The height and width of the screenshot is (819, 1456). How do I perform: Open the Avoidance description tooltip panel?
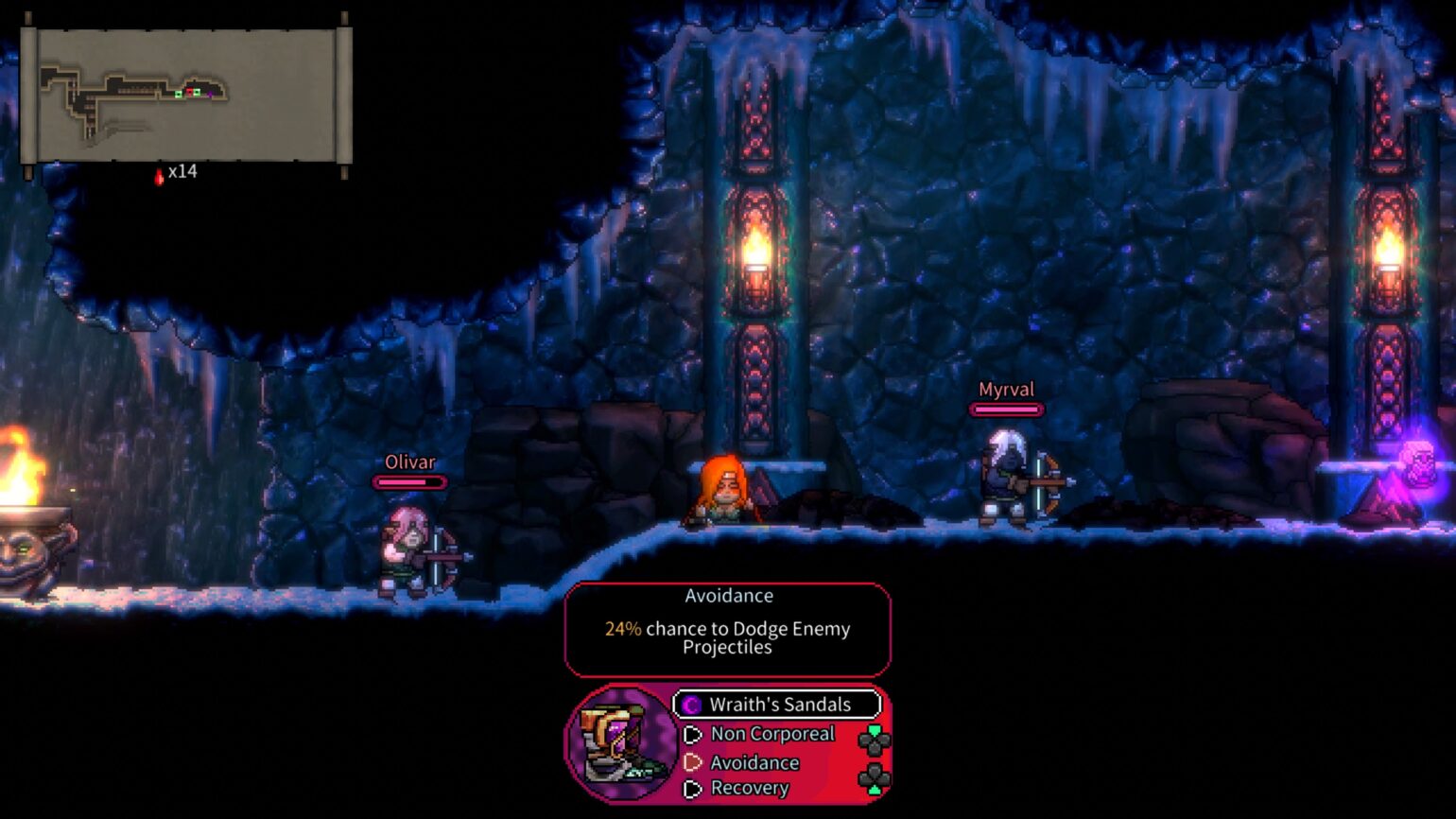click(x=728, y=630)
